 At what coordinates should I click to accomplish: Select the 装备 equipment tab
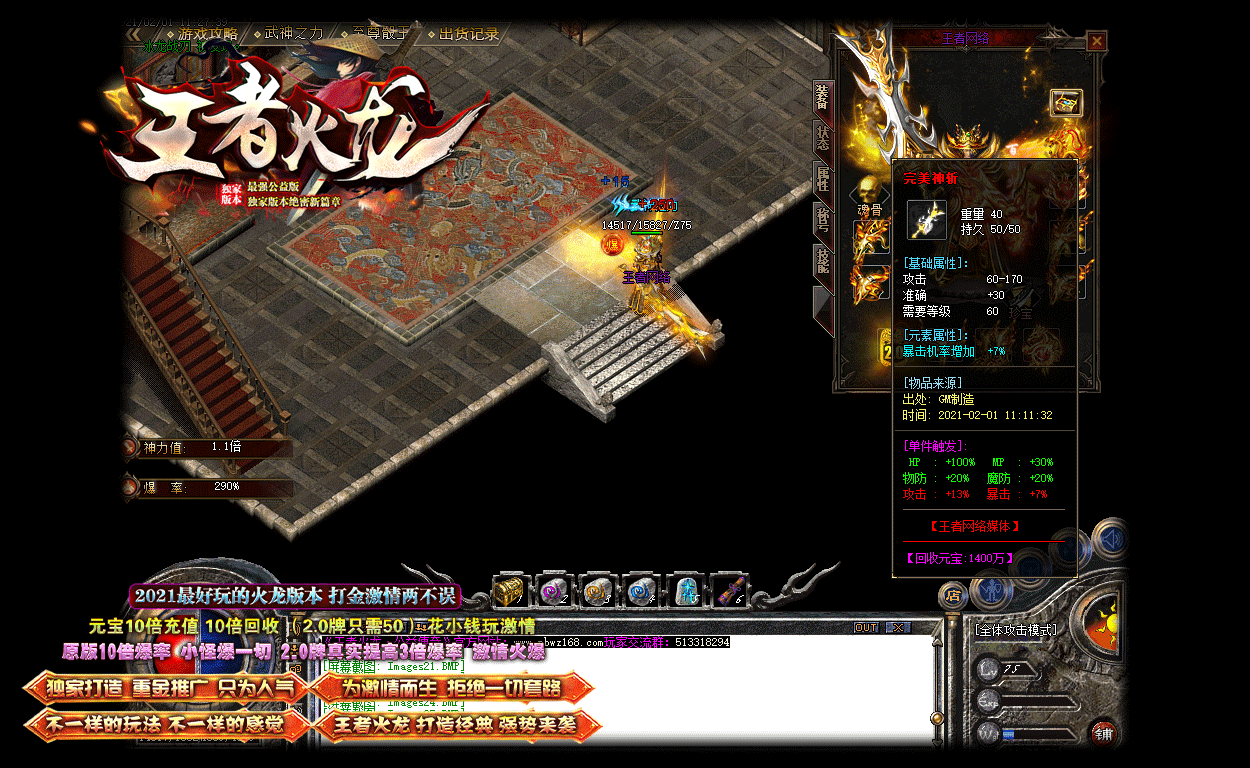[x=822, y=97]
